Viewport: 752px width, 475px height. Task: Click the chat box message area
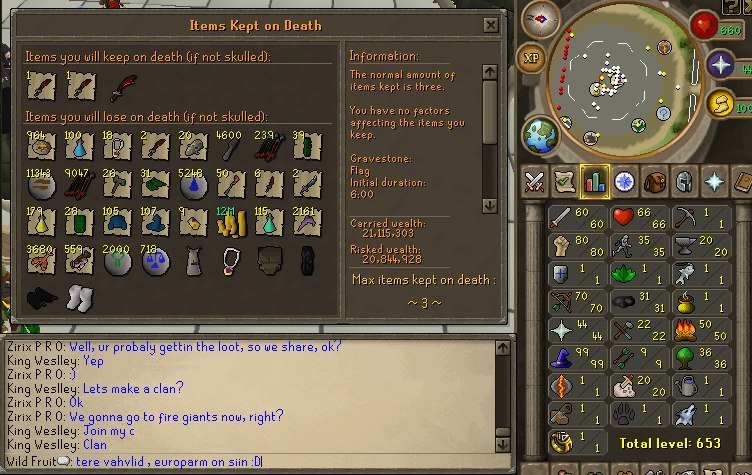pos(255,400)
